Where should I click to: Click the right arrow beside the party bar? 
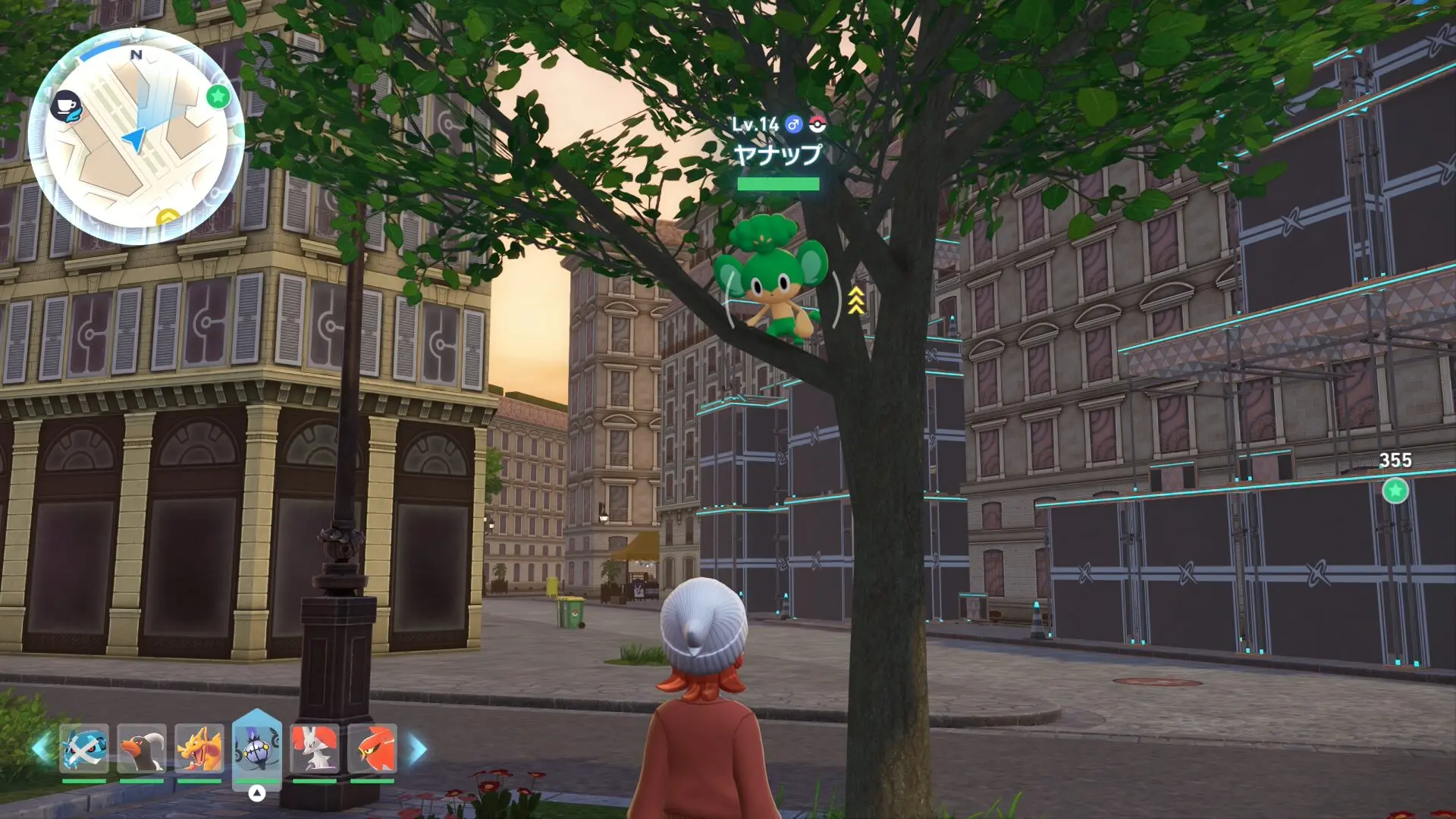pyautogui.click(x=418, y=748)
